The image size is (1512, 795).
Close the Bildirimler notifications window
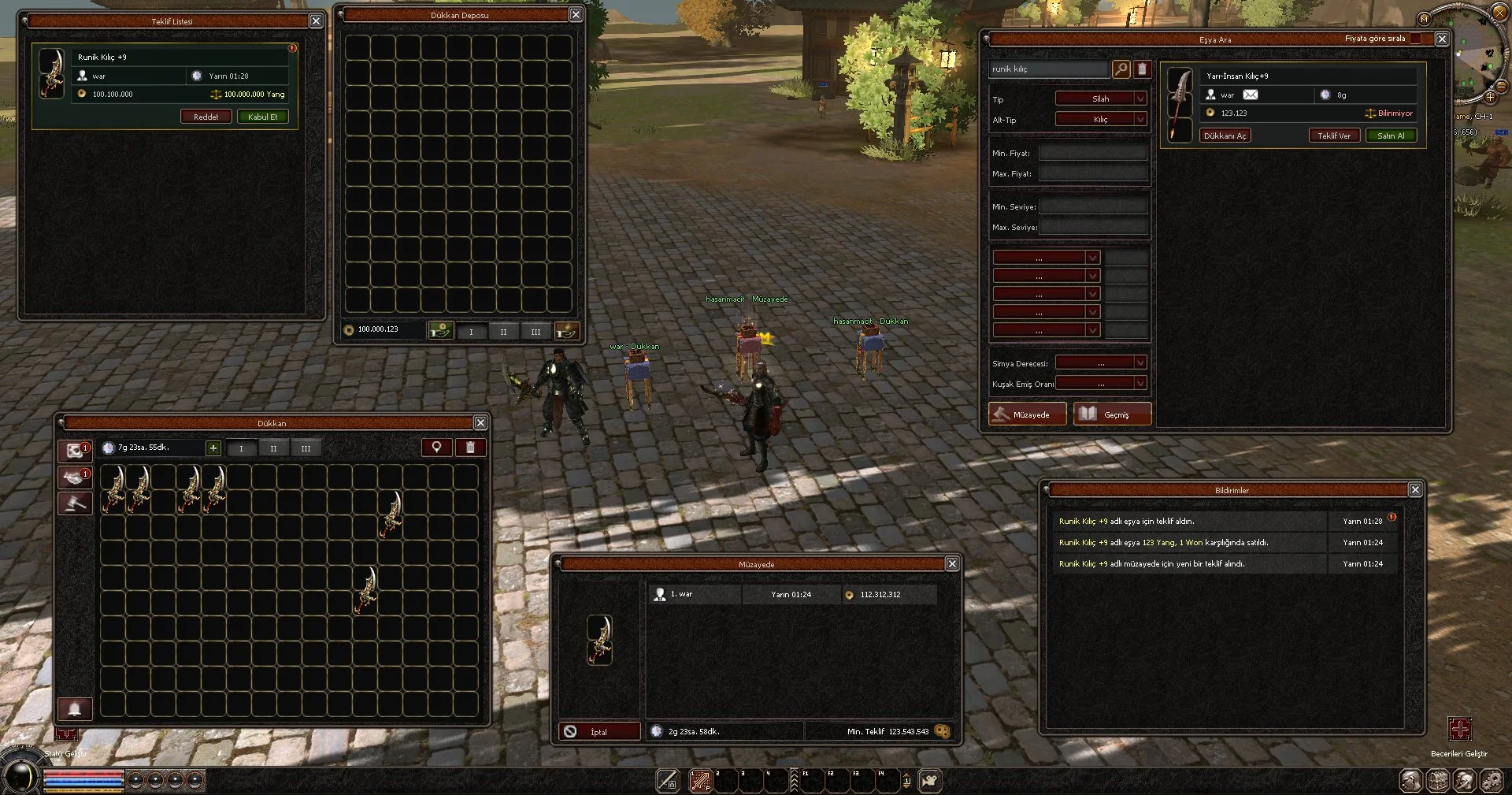coord(1415,490)
